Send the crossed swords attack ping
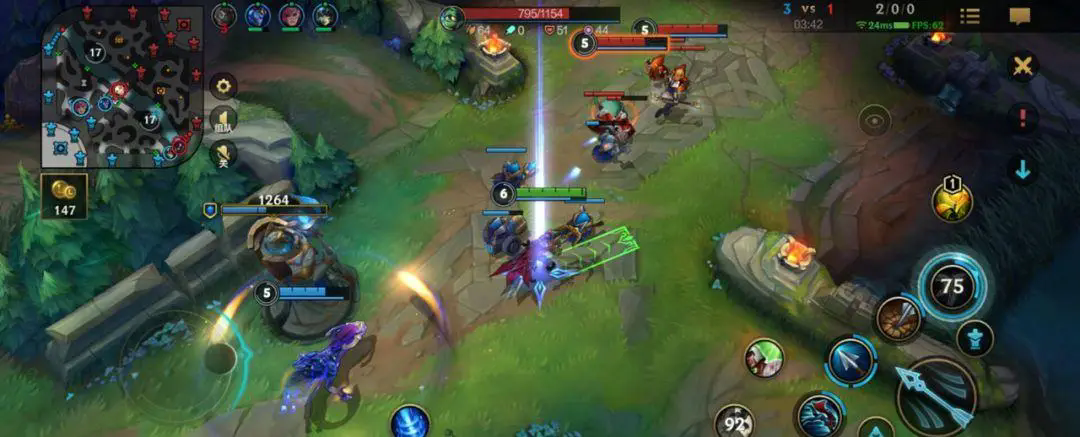Screen dimensions: 1080x437 (x=1022, y=66)
